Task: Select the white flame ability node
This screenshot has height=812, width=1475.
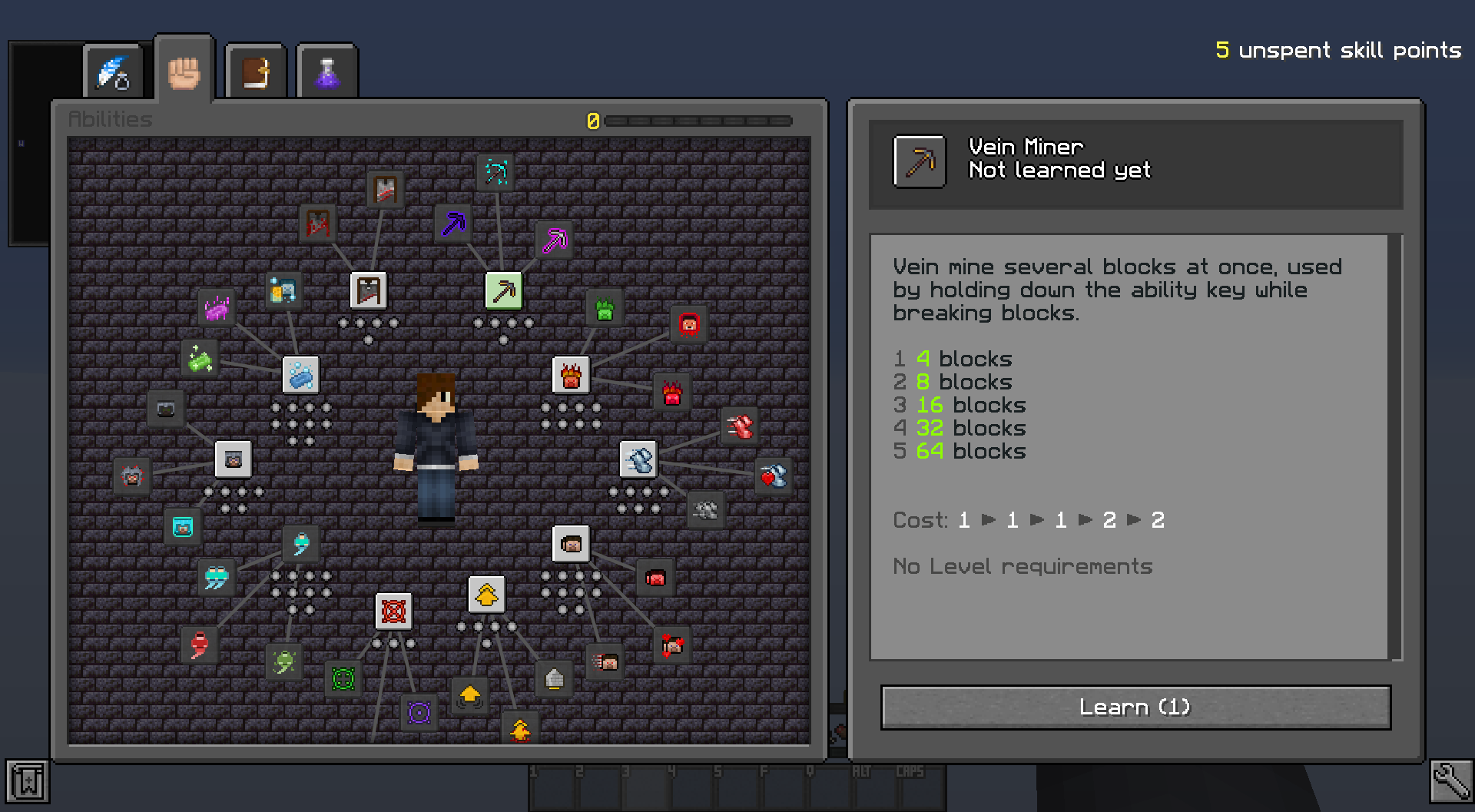Action: pos(571,376)
